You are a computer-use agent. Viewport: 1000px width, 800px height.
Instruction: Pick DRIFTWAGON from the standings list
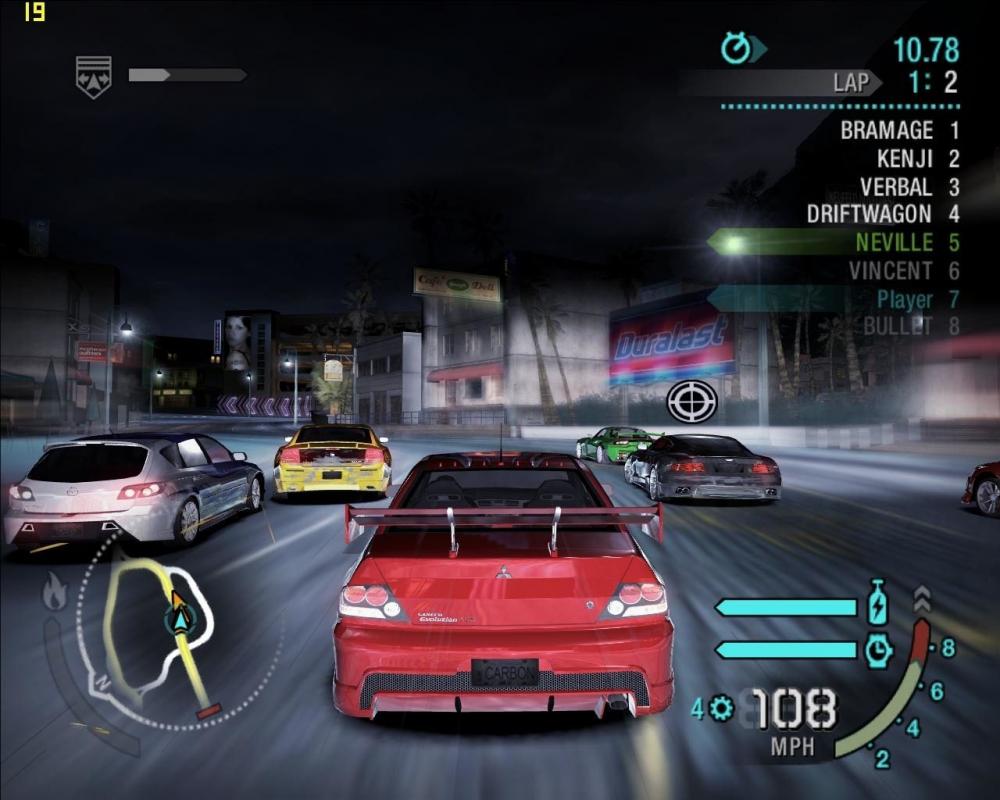point(882,214)
